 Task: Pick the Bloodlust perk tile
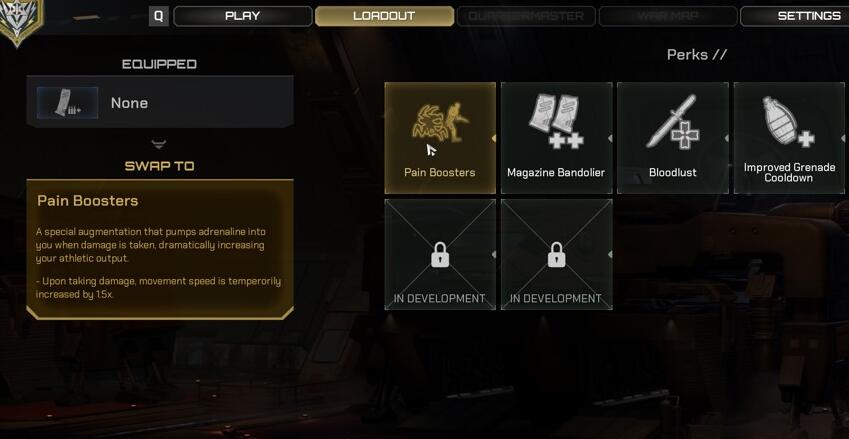672,137
